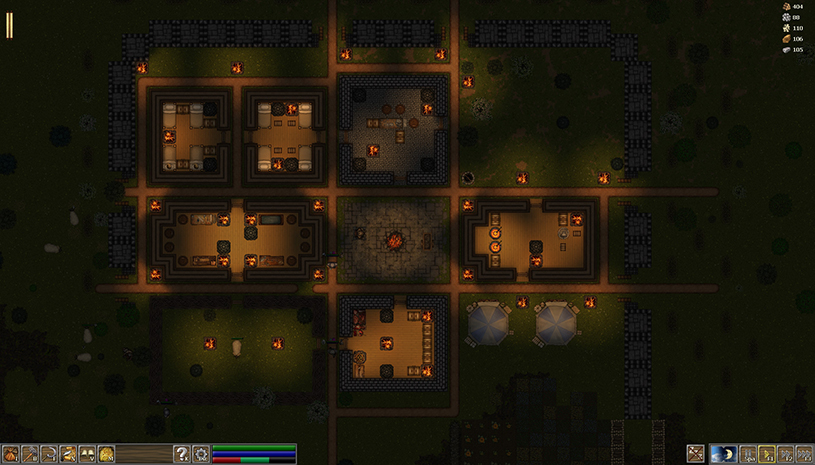Viewport: 815px width, 465px height.
Task: Open the golden map button
Action: (105, 454)
